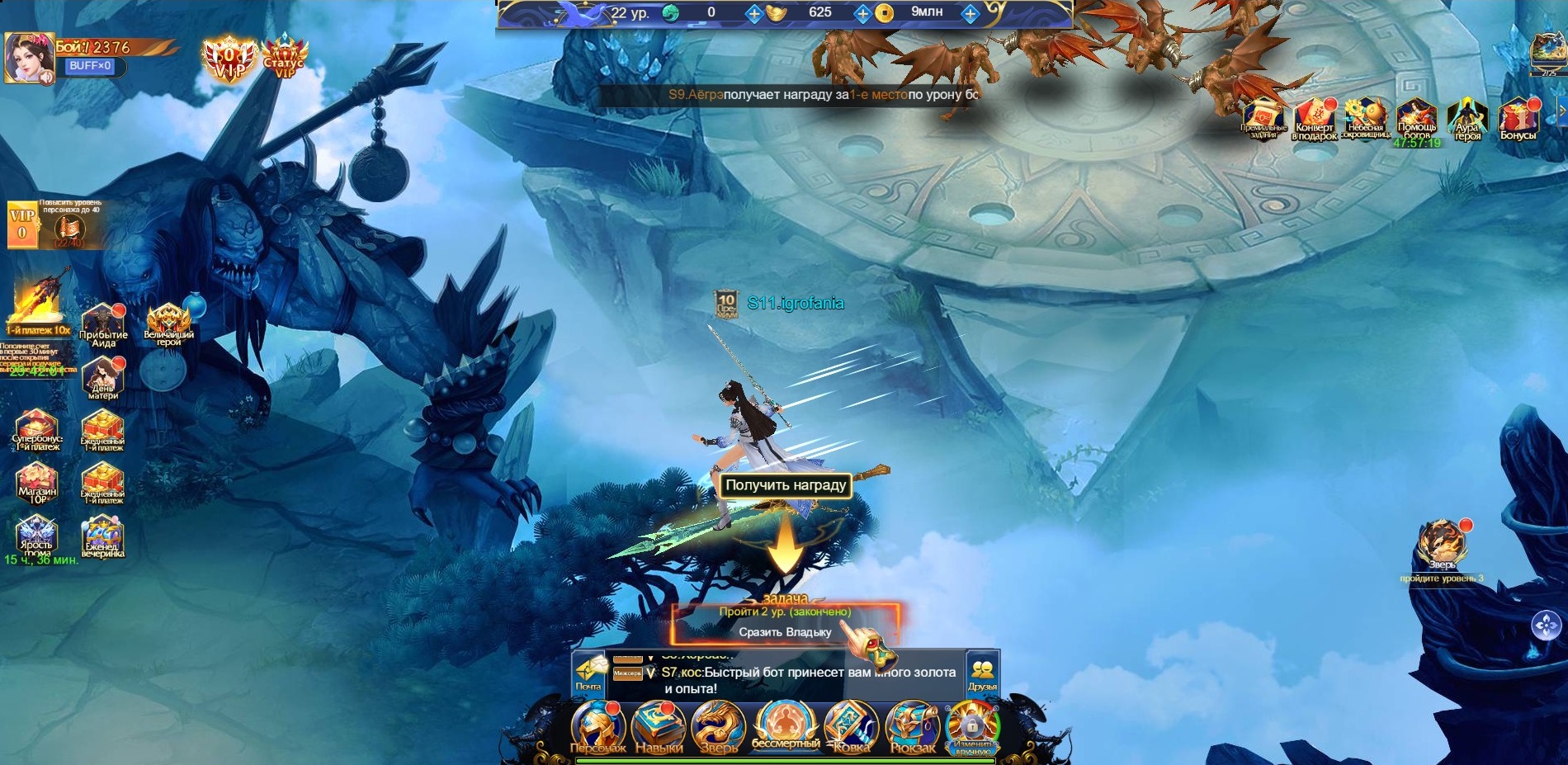Open the world map thumbnail
This screenshot has width=1568, height=765.
1548,53
